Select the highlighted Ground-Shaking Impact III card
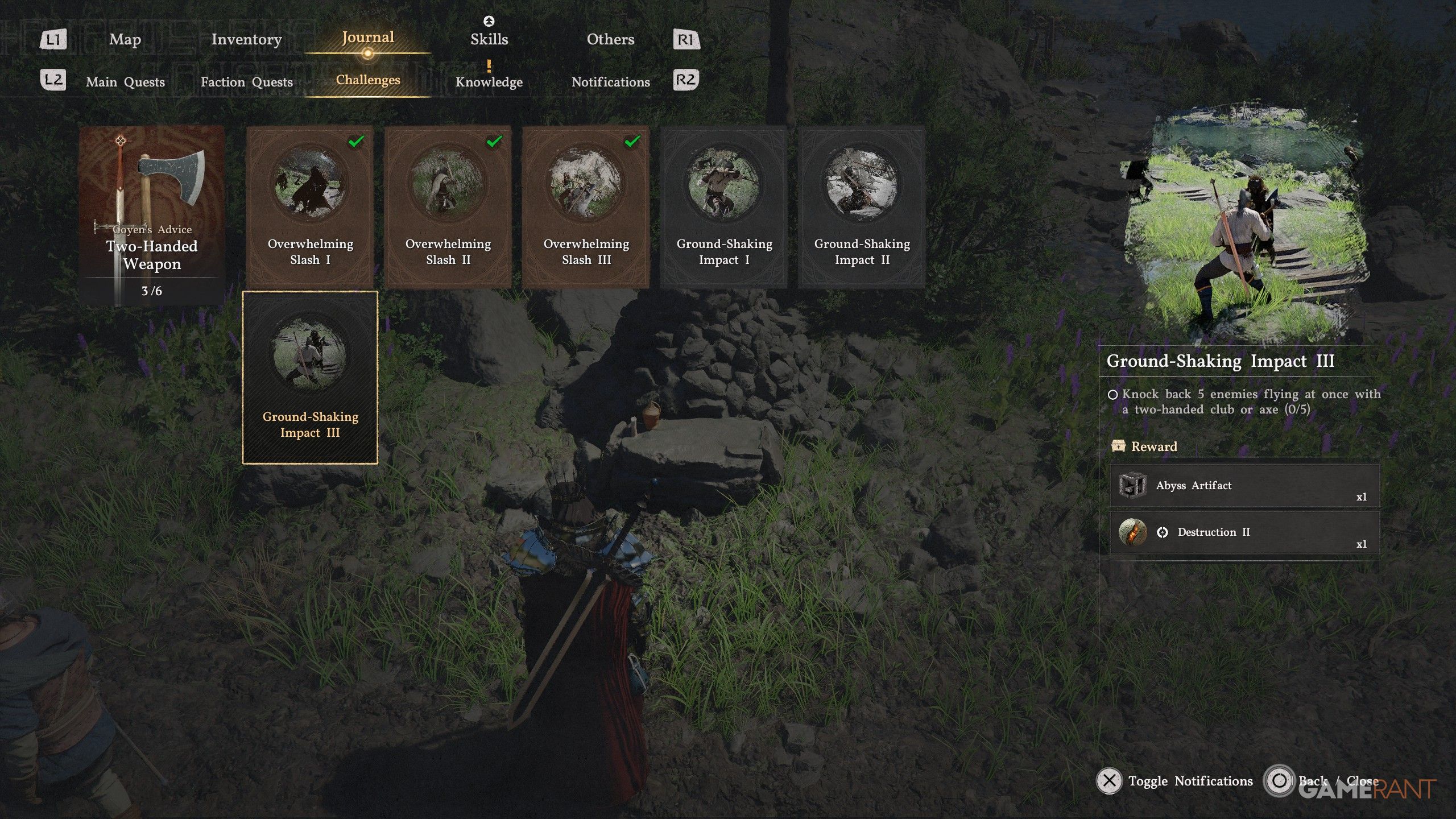The image size is (1456, 819). 310,378
